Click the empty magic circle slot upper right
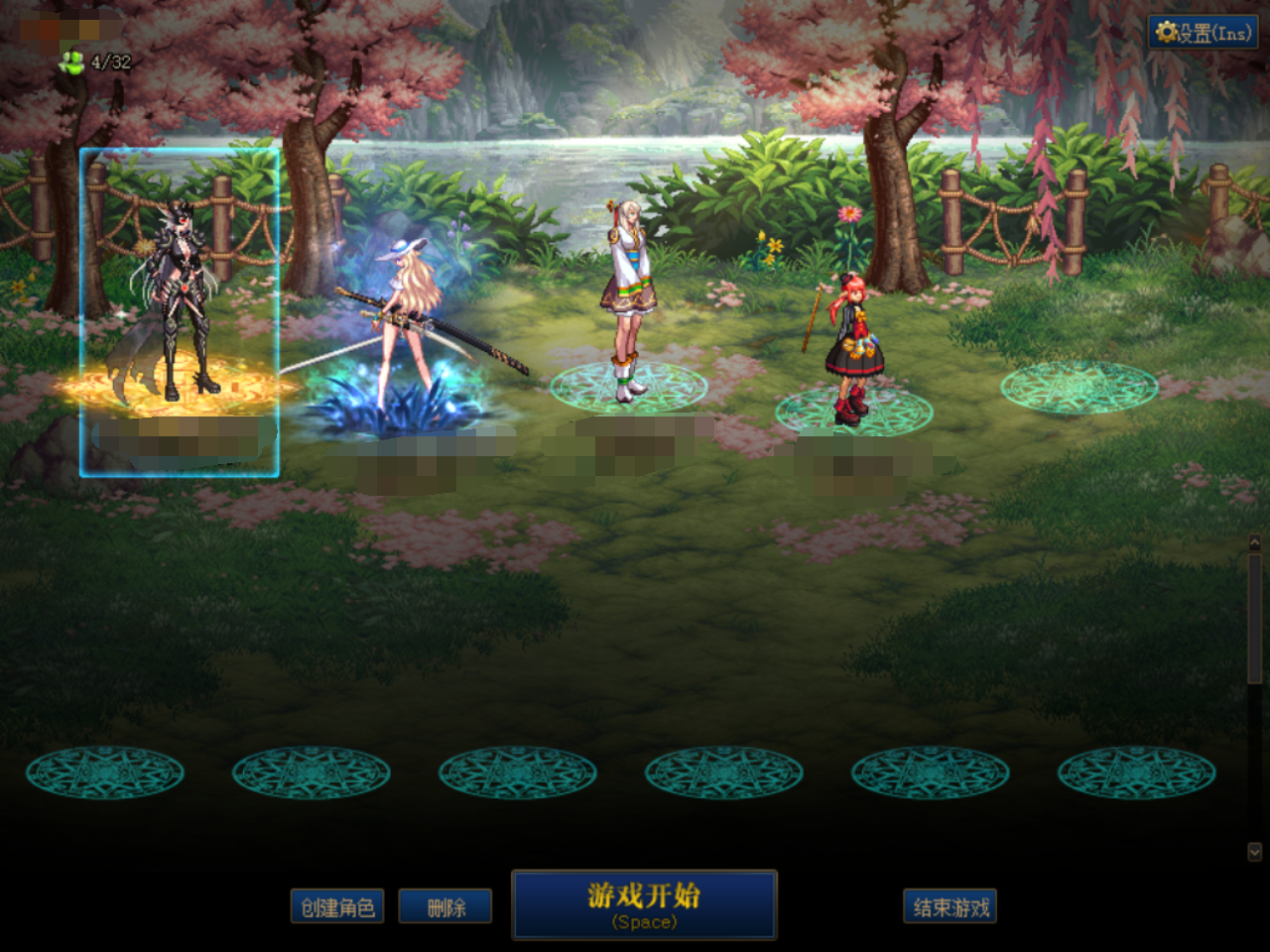1270x952 pixels. pyautogui.click(x=1079, y=387)
